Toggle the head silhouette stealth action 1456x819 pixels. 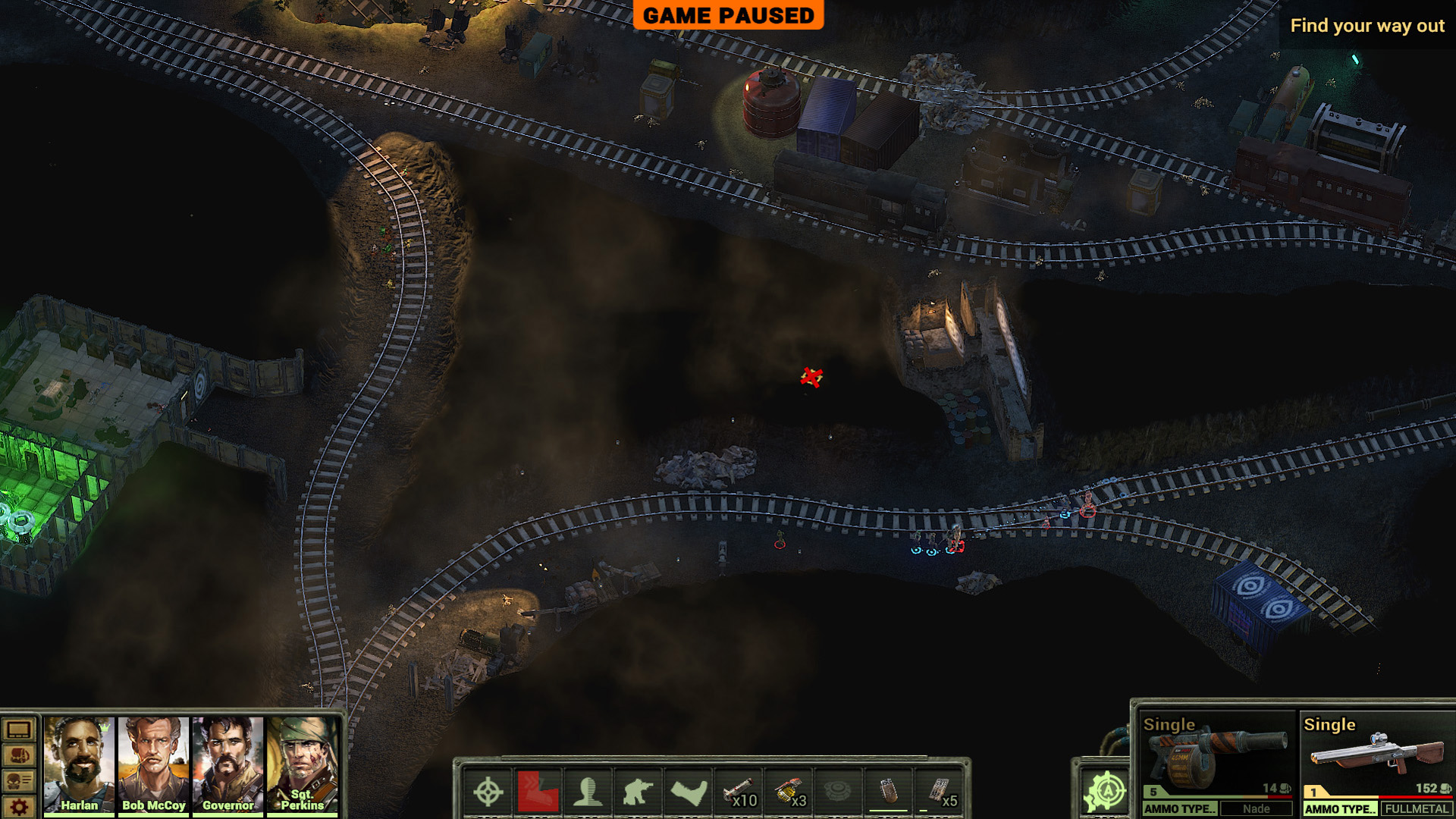coord(588,792)
